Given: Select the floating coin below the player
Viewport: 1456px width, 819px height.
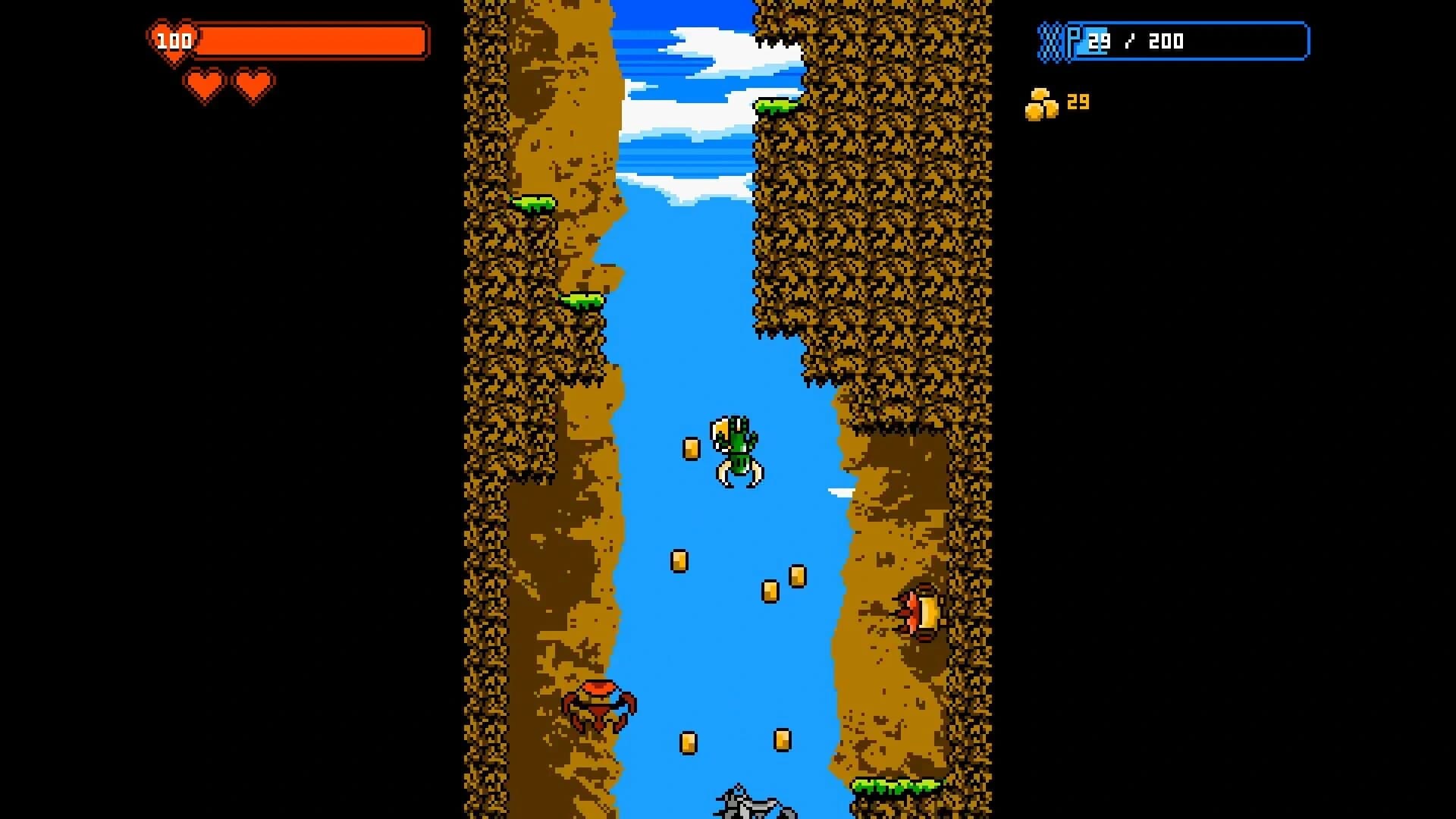Looking at the screenshot, I should (x=679, y=561).
